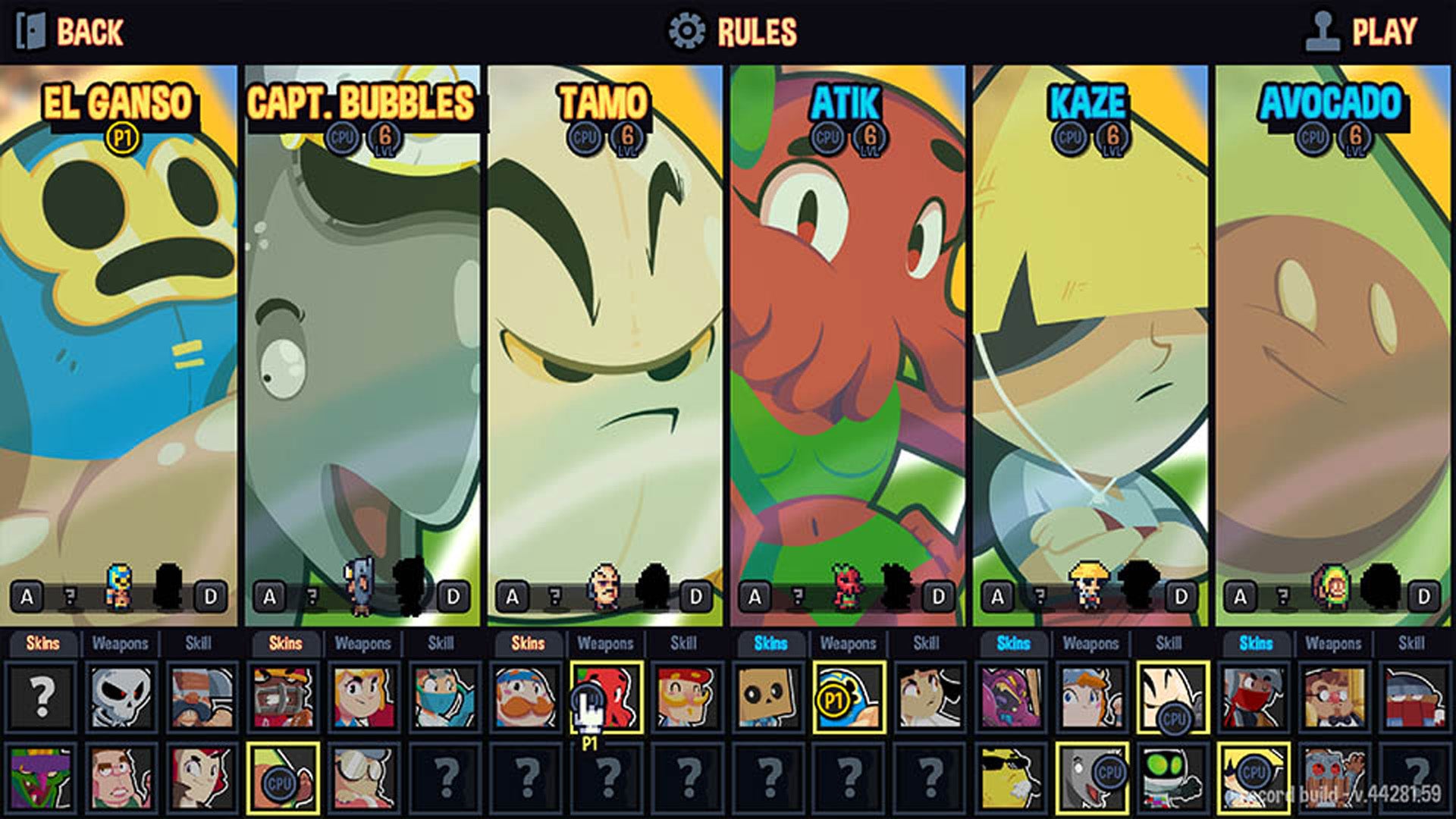Viewport: 1456px width, 819px height.
Task: Open Avocado's Skill tab
Action: click(1411, 644)
